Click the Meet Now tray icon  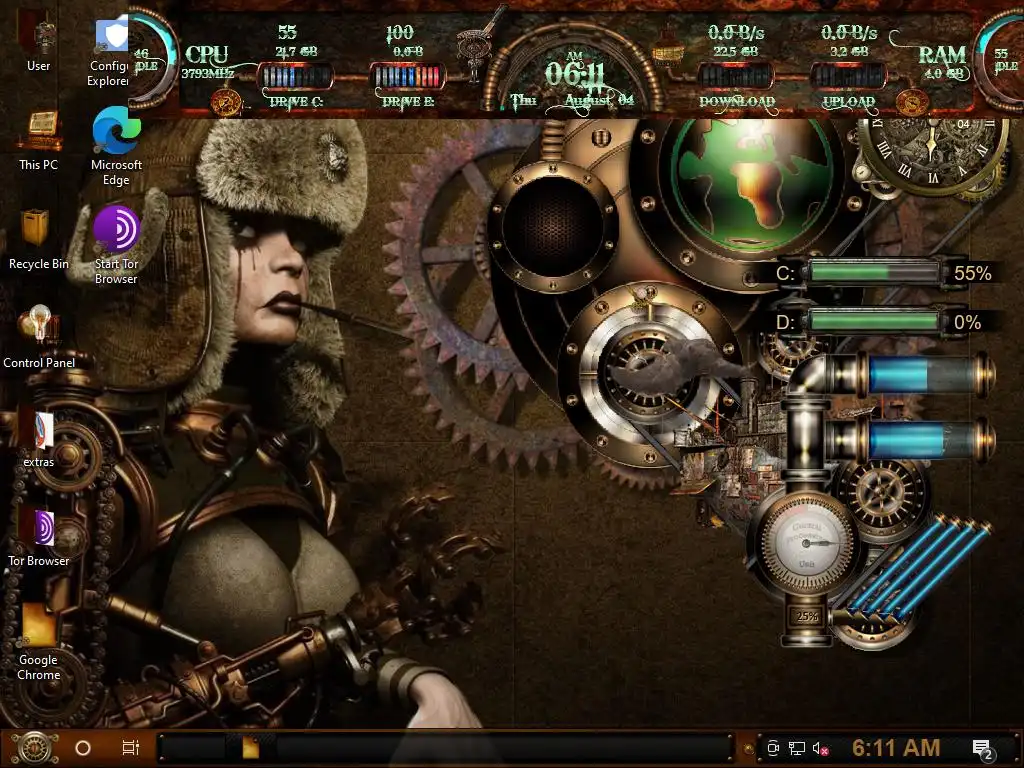(773, 748)
